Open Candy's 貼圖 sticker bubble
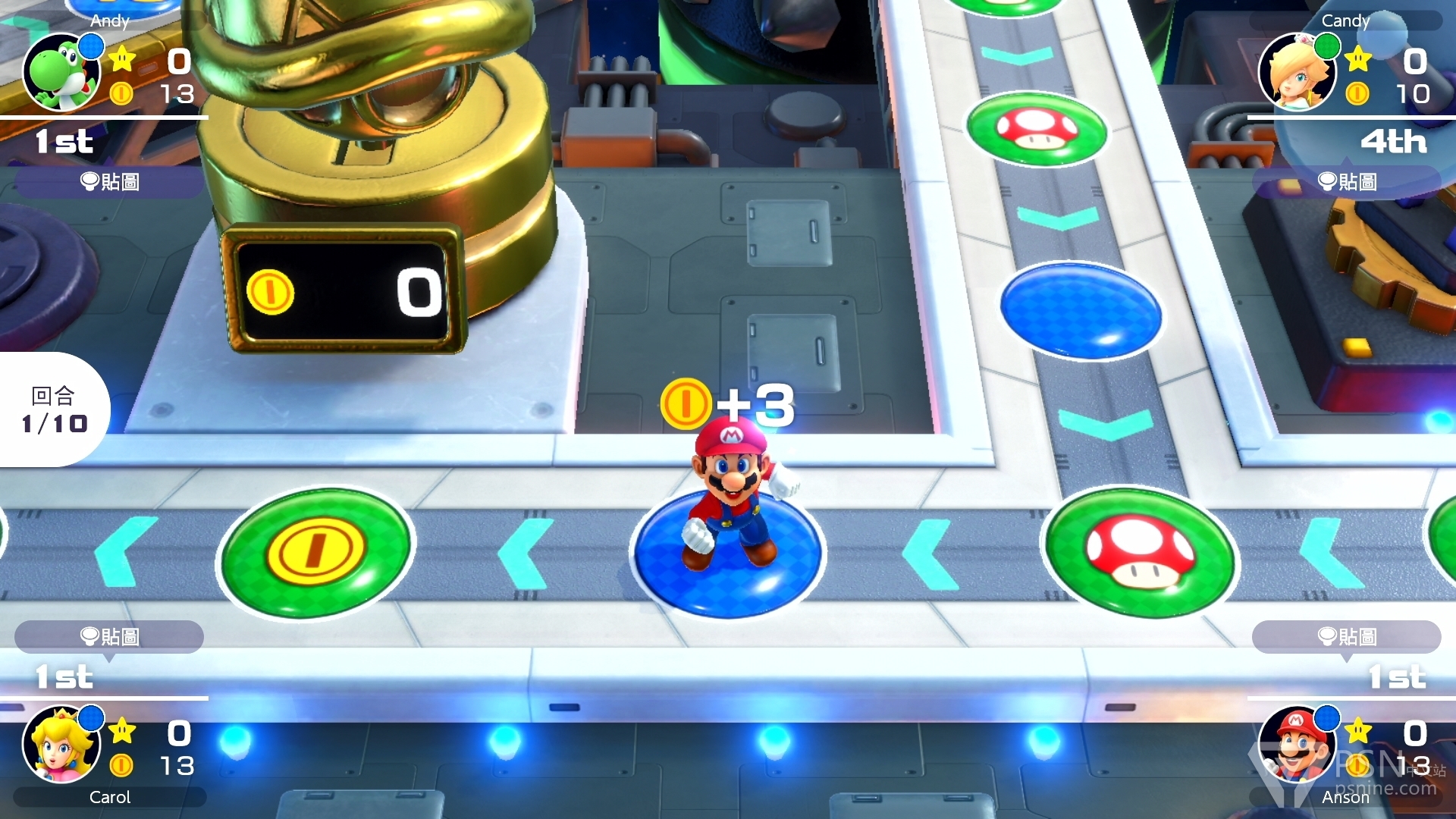The height and width of the screenshot is (819, 1456). pos(1347,182)
